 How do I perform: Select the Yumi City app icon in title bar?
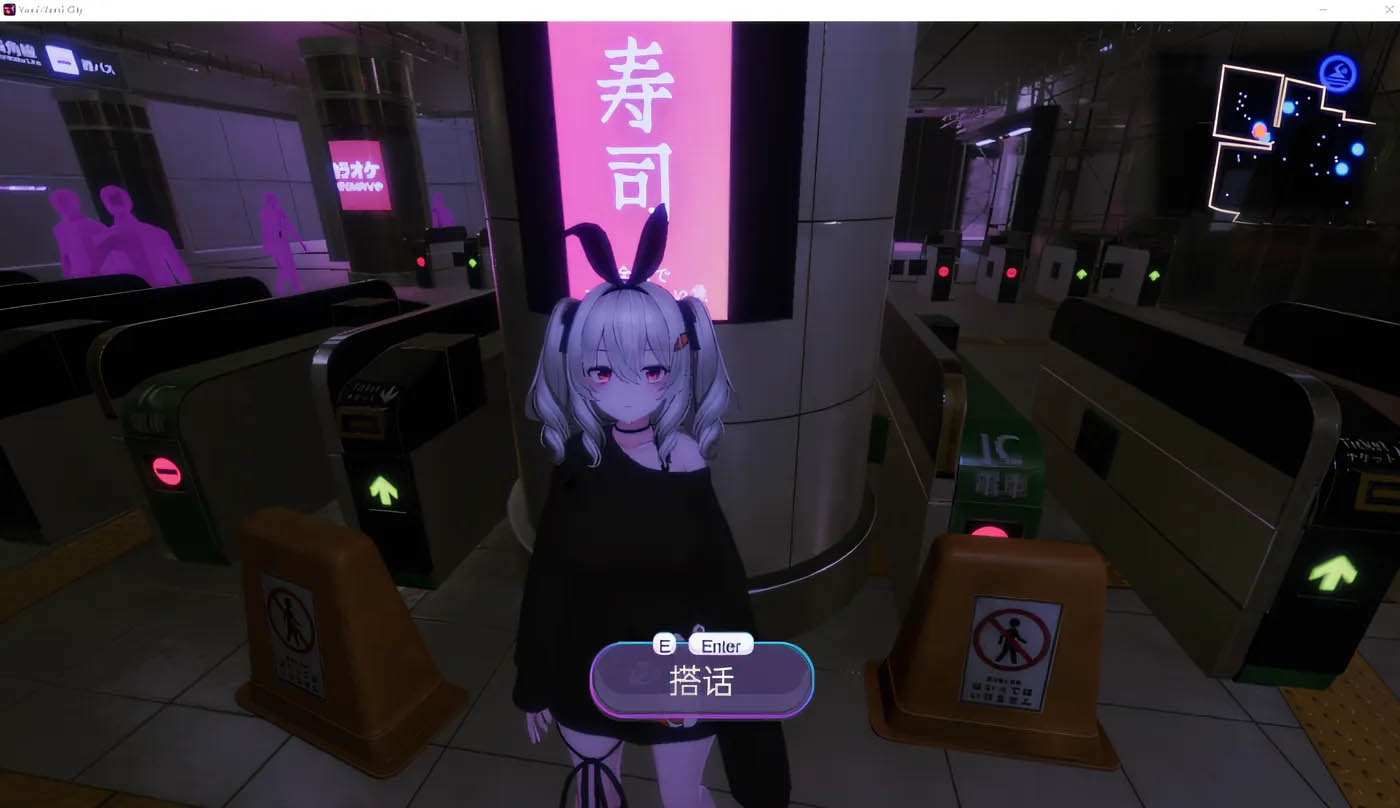tap(10, 9)
